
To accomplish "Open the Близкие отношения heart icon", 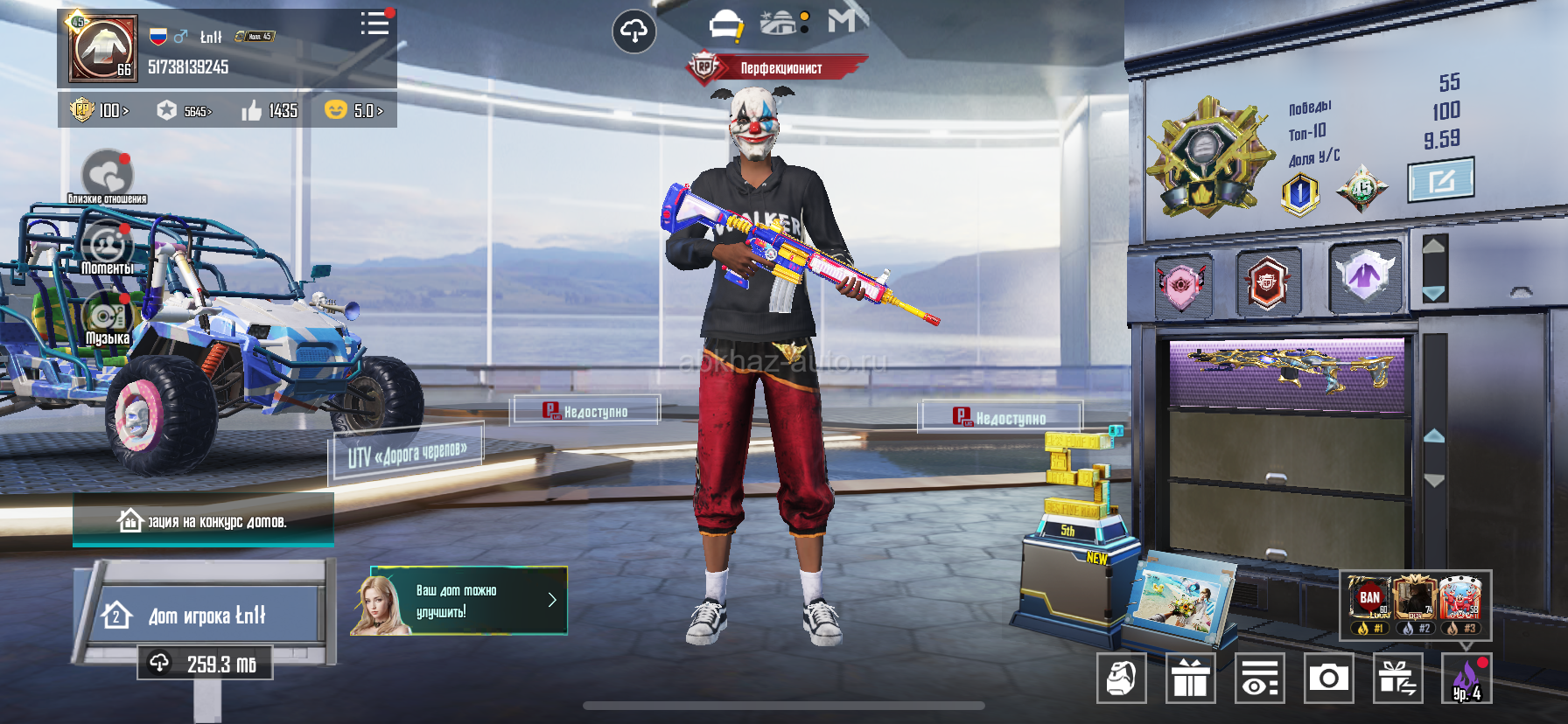I will coord(107,175).
